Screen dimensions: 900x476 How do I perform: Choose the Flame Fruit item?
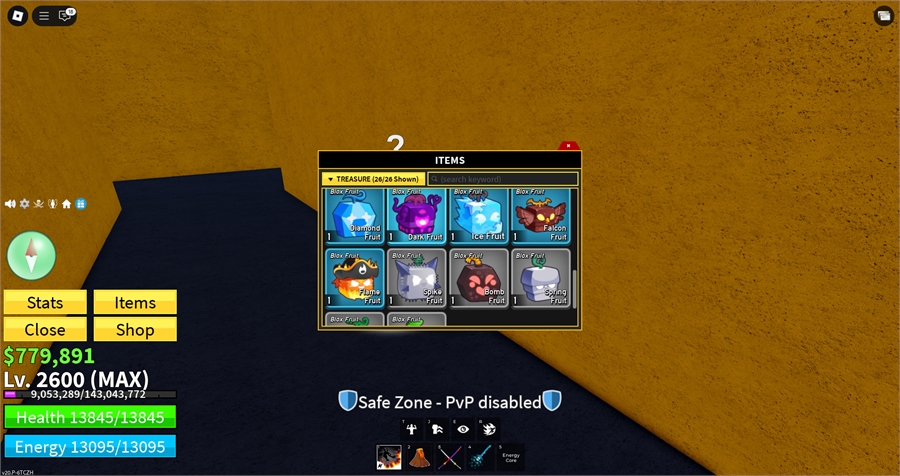pyautogui.click(x=354, y=277)
